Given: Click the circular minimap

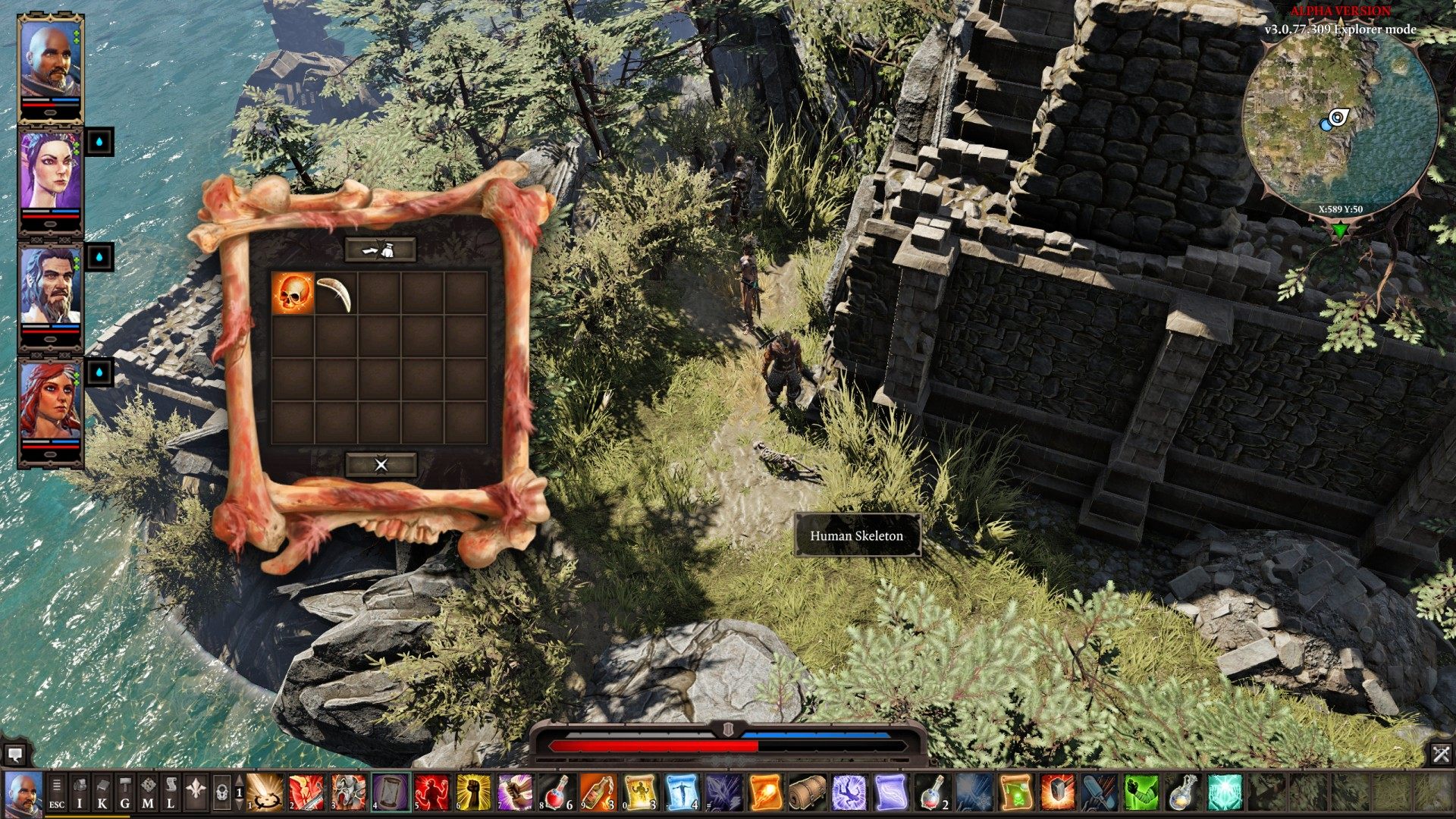Looking at the screenshot, I should coord(1341,121).
